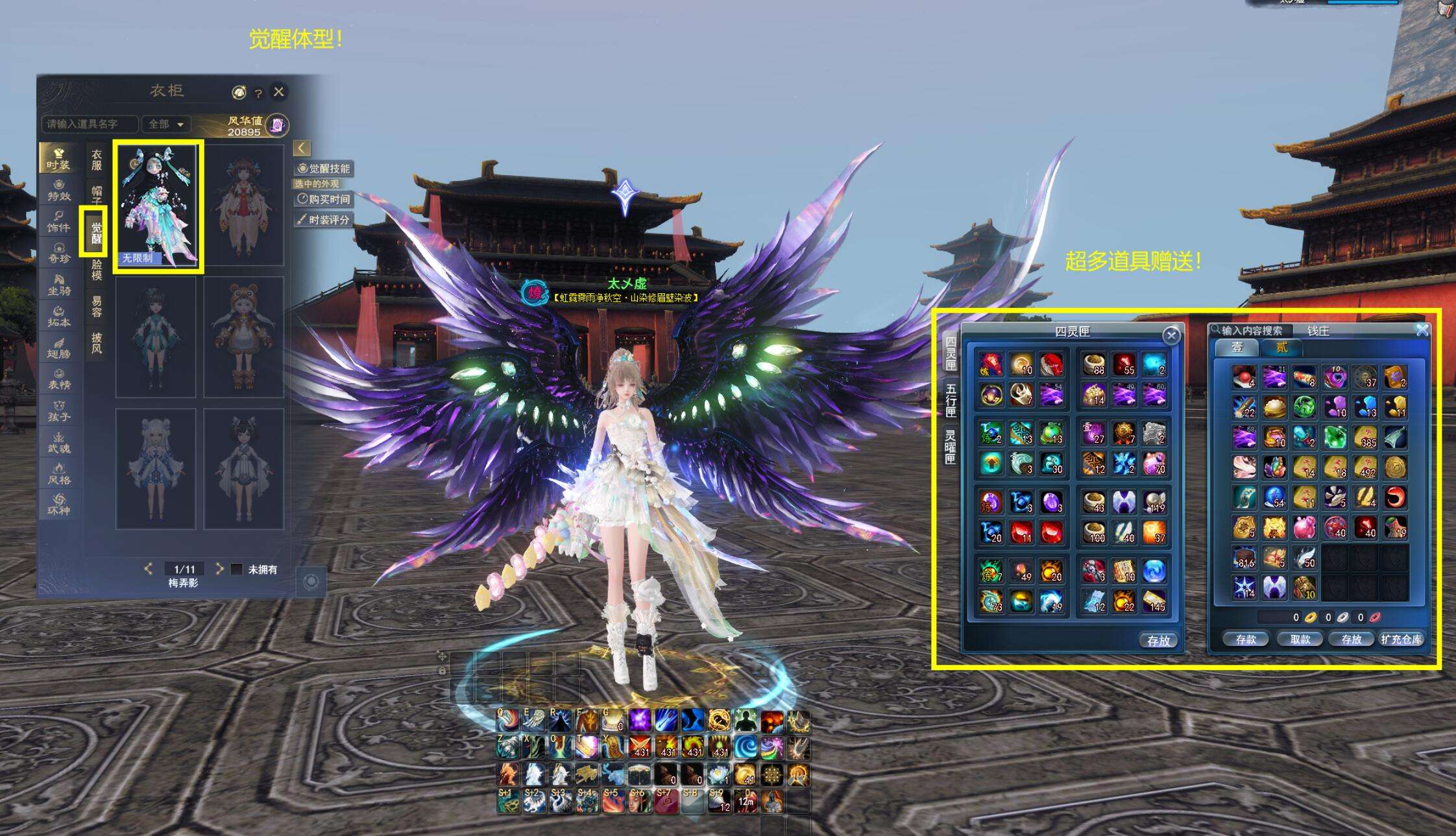Open the 觉醒技能 awakening skills button
The image size is (1456, 836).
pyautogui.click(x=324, y=169)
